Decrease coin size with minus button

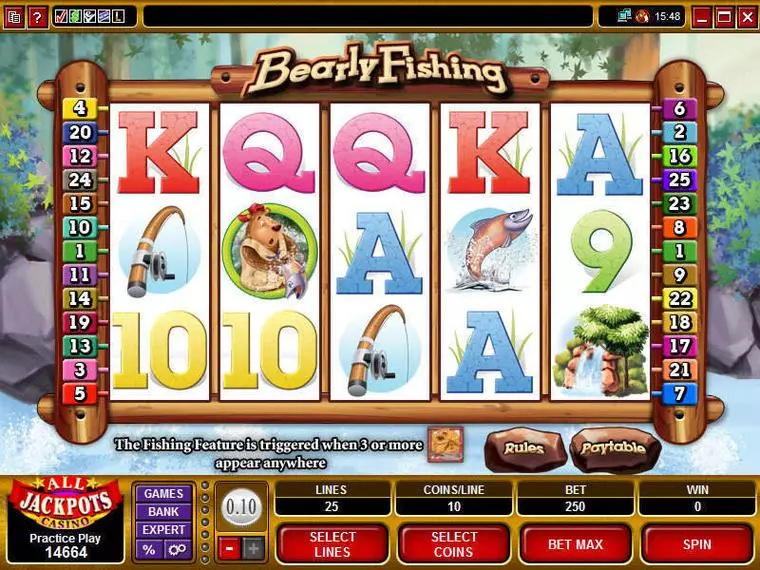pos(228,548)
